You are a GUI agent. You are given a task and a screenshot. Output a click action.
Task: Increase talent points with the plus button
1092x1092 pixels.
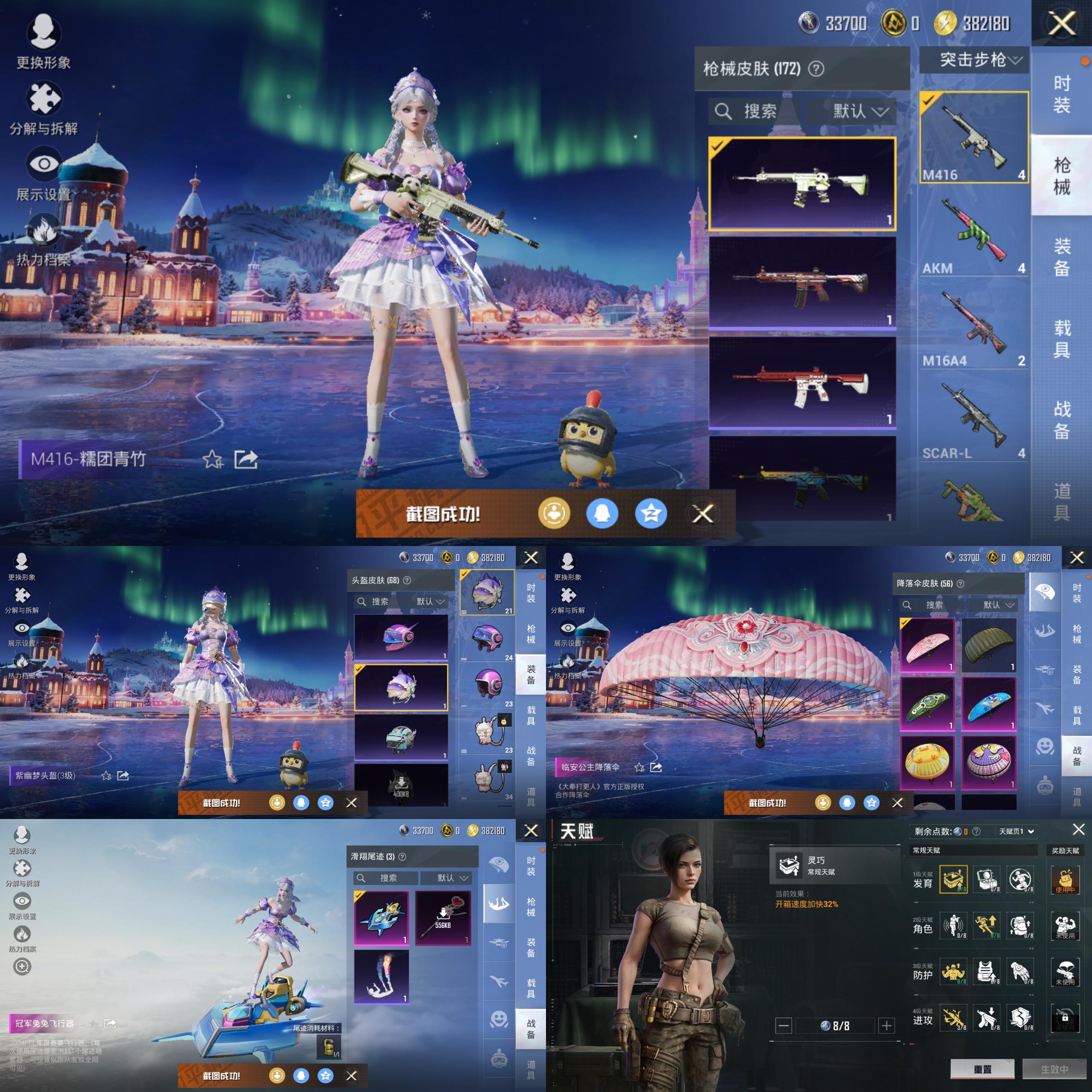886,1025
